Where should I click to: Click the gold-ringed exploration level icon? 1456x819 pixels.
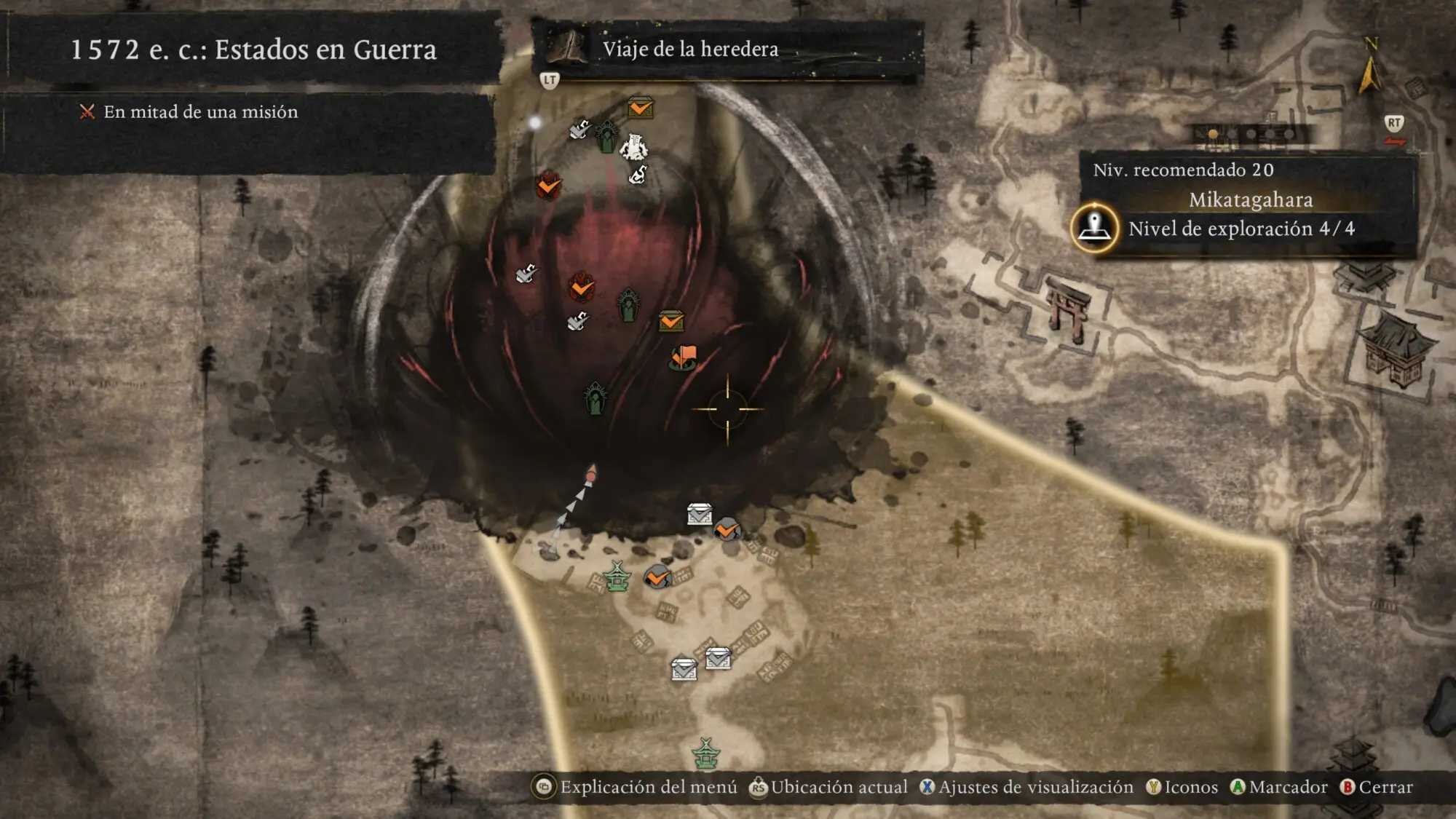click(1094, 228)
